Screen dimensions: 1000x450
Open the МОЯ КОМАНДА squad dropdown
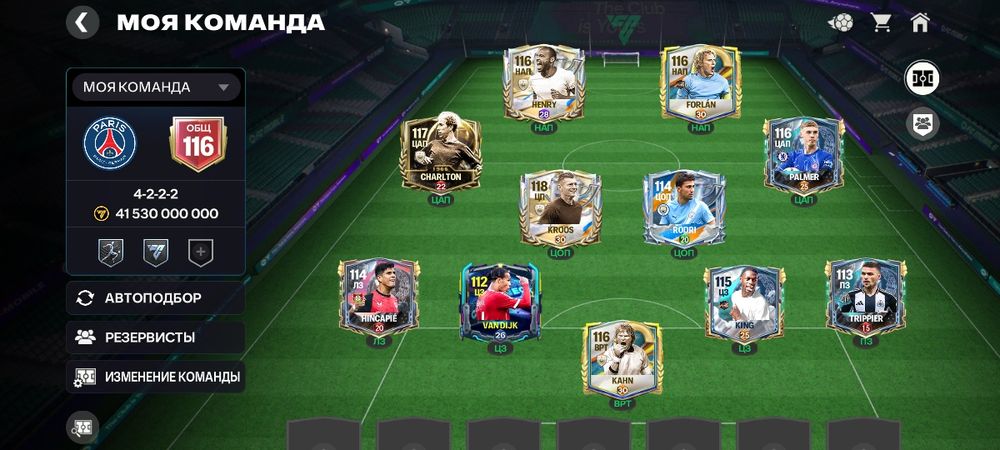pos(156,87)
